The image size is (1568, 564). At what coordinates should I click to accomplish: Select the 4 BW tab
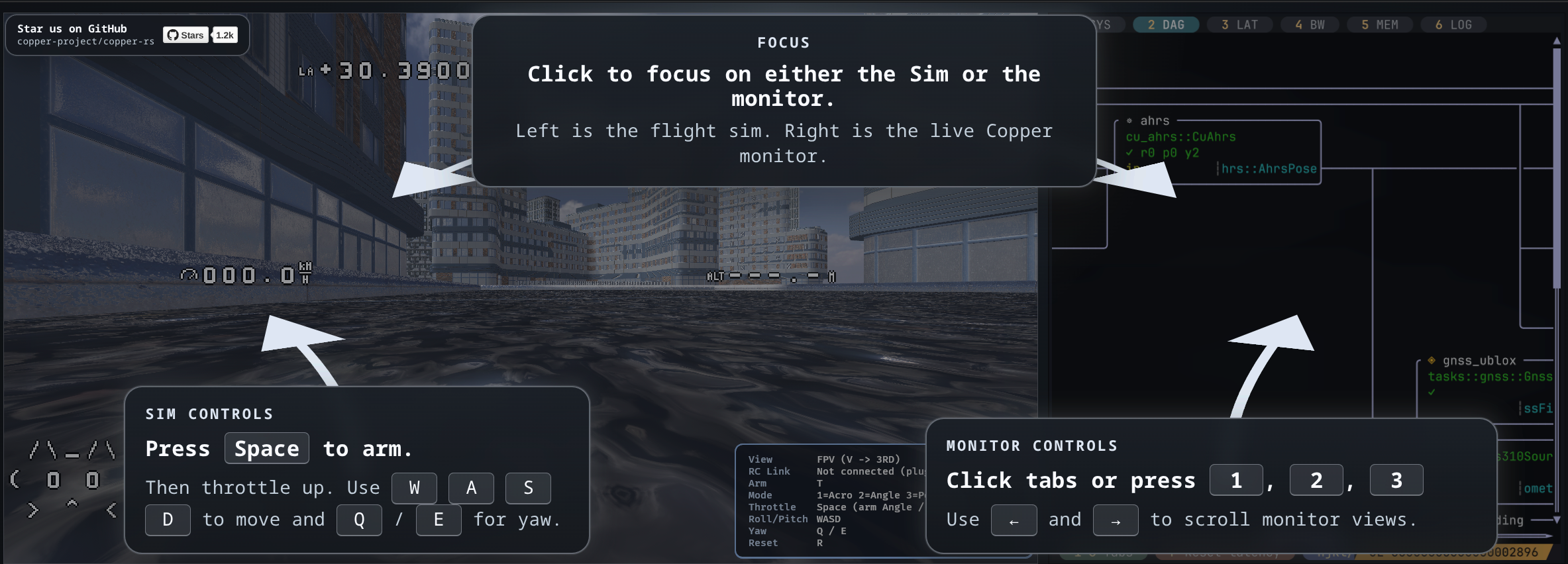coord(1310,24)
